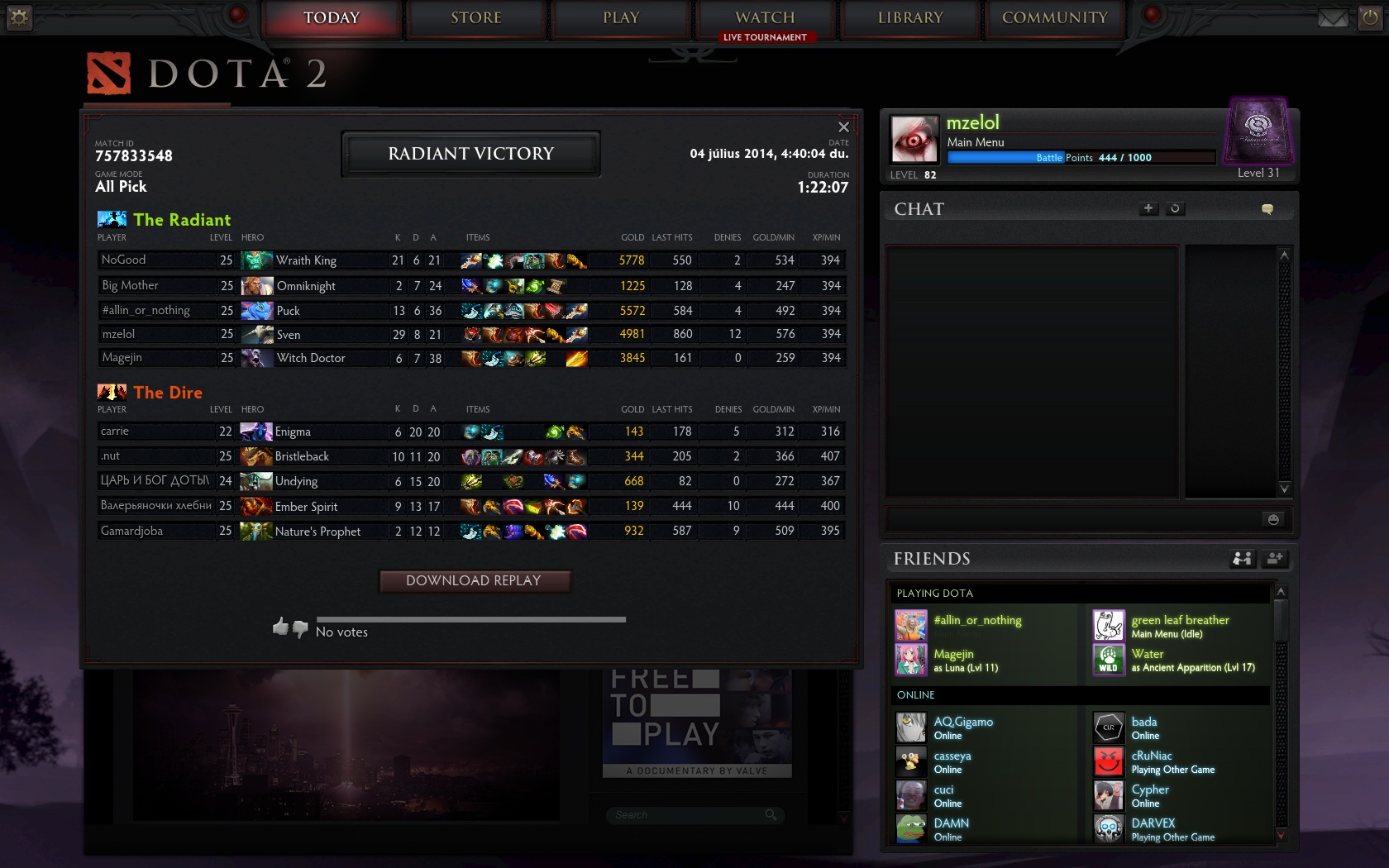Click the Search box at the bottom
This screenshot has width=1389, height=868.
pos(688,815)
